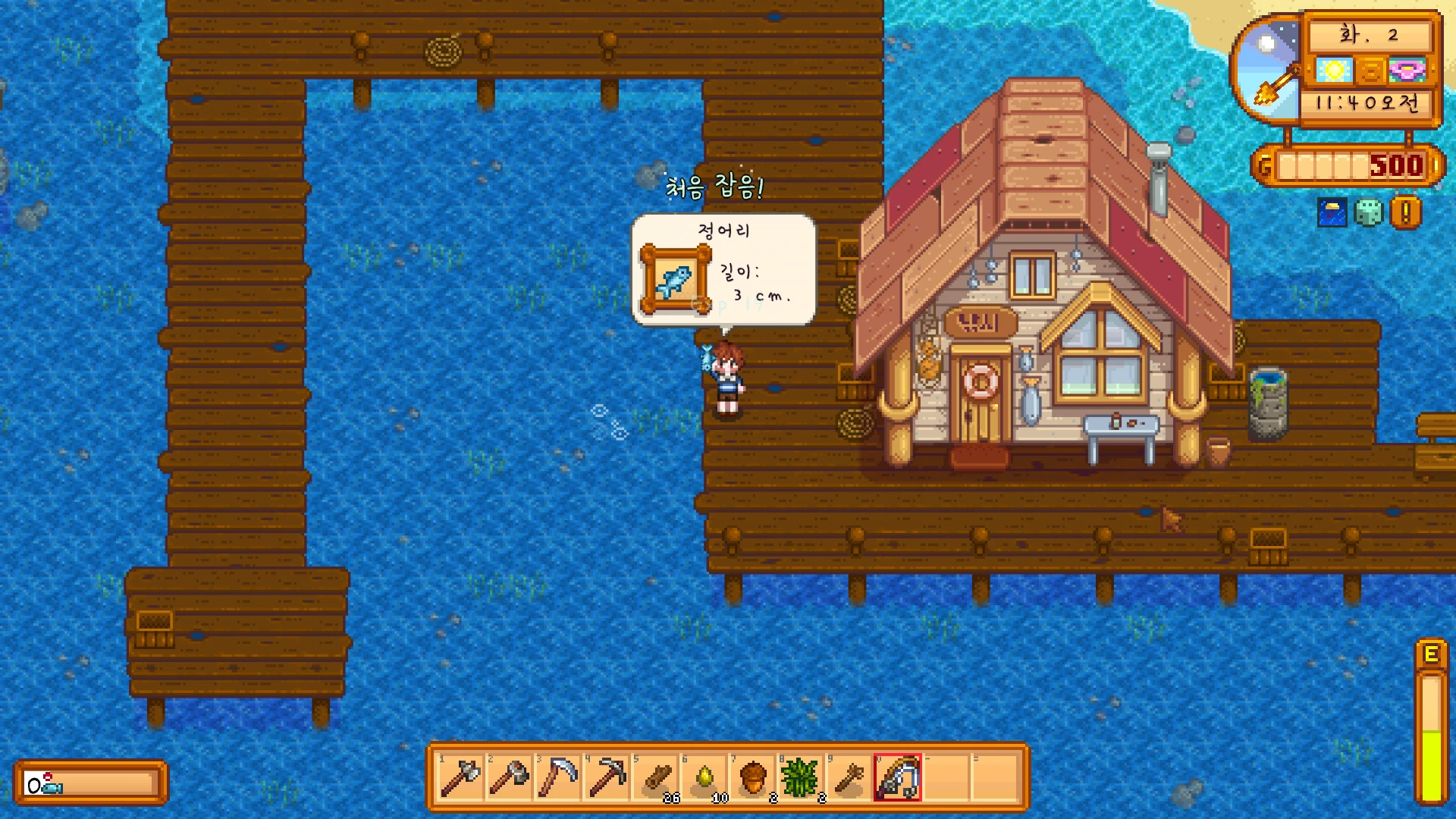Click the pink flower season icon
This screenshot has width=1456, height=819.
click(x=1407, y=71)
